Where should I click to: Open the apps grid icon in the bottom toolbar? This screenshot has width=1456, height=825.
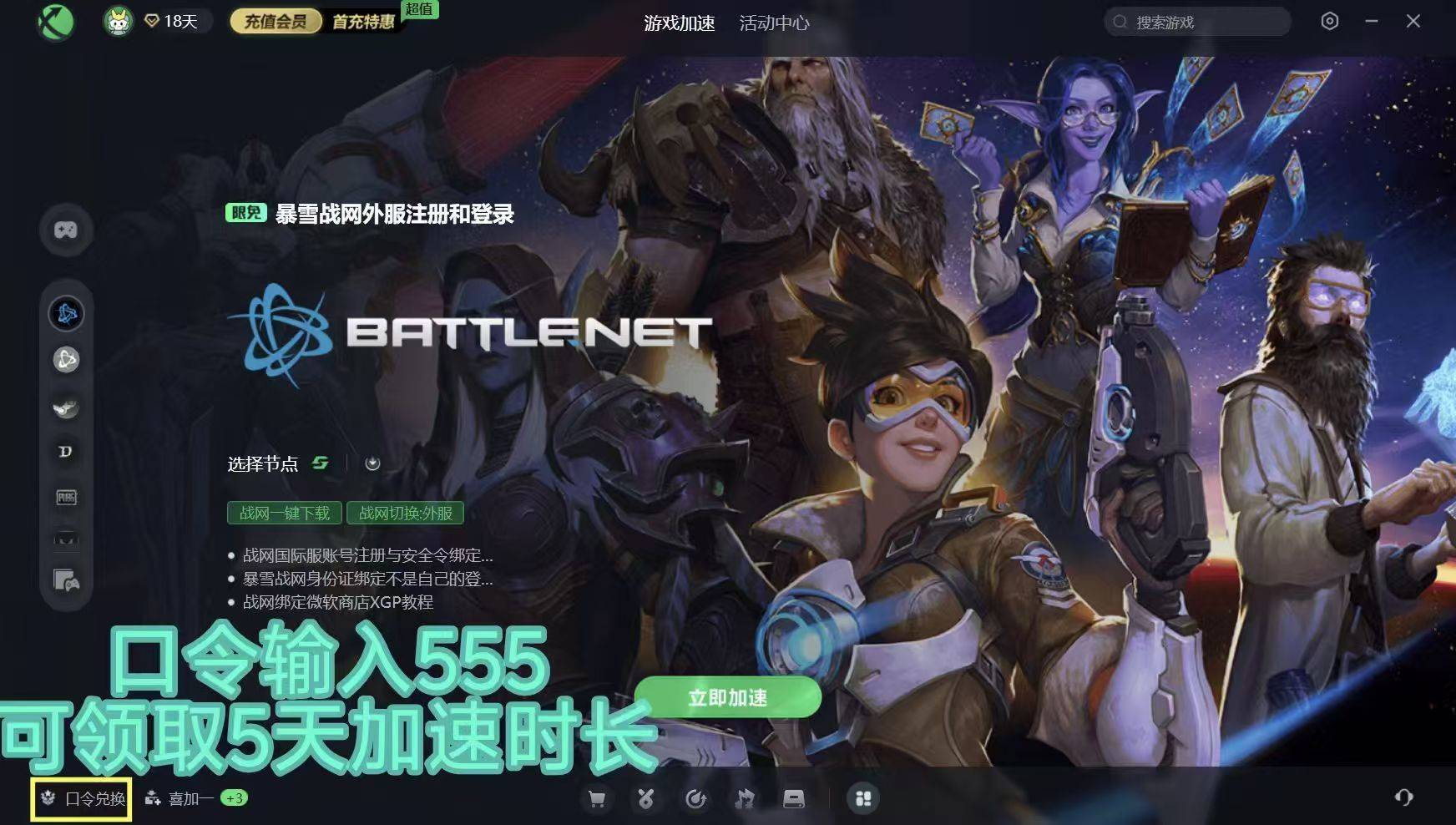click(864, 799)
